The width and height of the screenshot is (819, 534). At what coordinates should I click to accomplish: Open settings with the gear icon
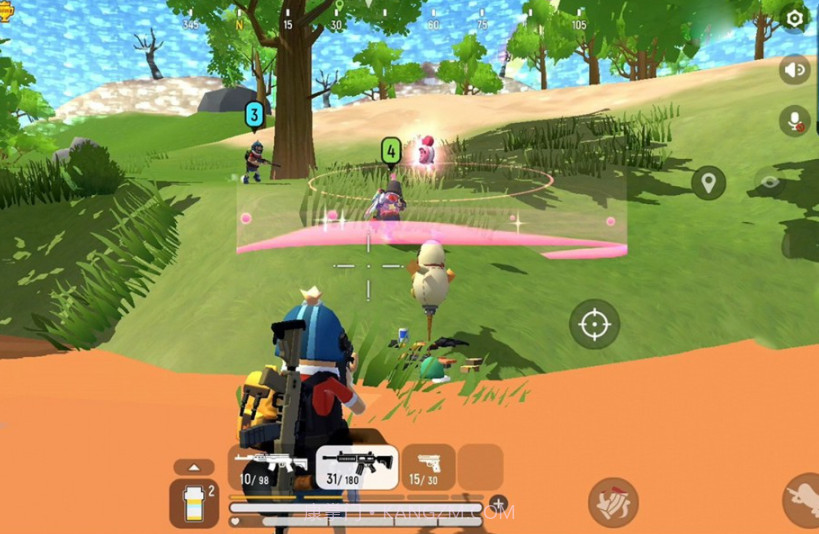click(795, 18)
